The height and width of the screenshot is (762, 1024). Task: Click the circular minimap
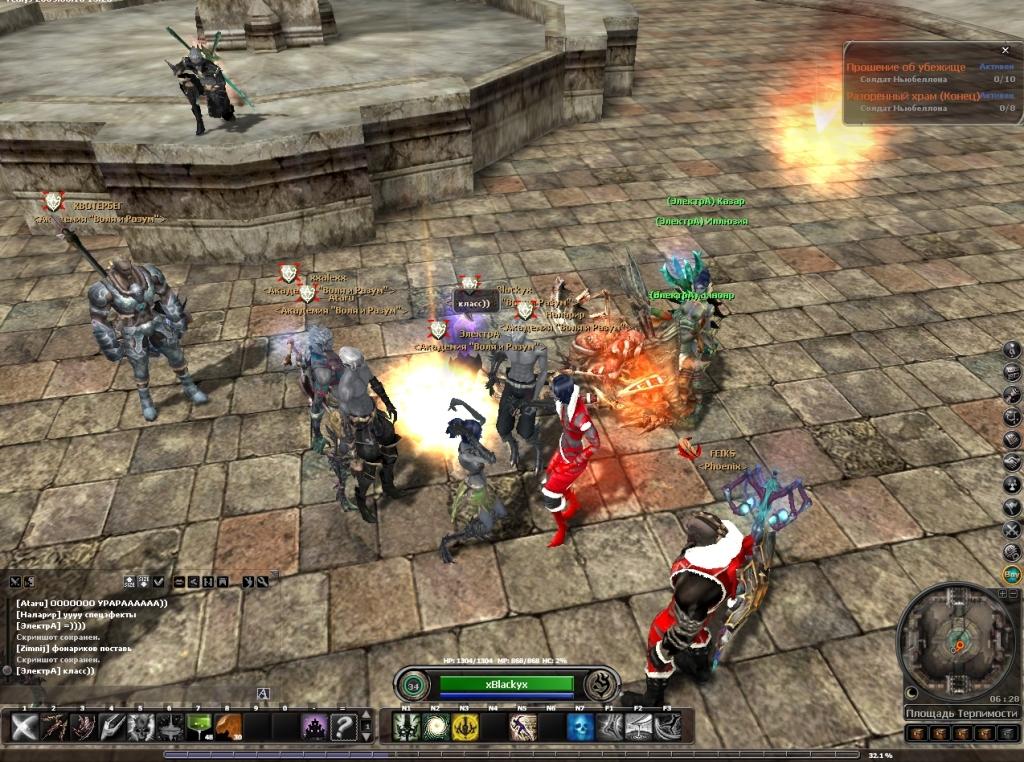coord(957,641)
